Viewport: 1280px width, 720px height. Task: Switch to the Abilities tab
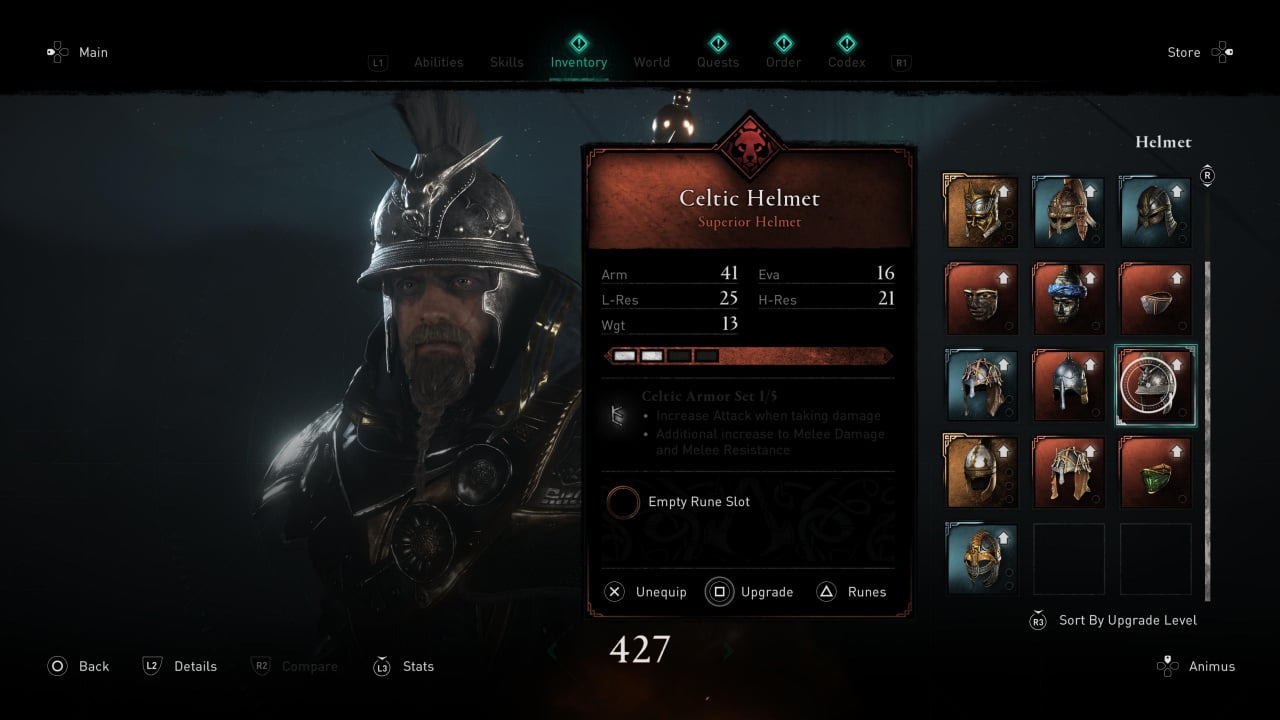point(438,62)
